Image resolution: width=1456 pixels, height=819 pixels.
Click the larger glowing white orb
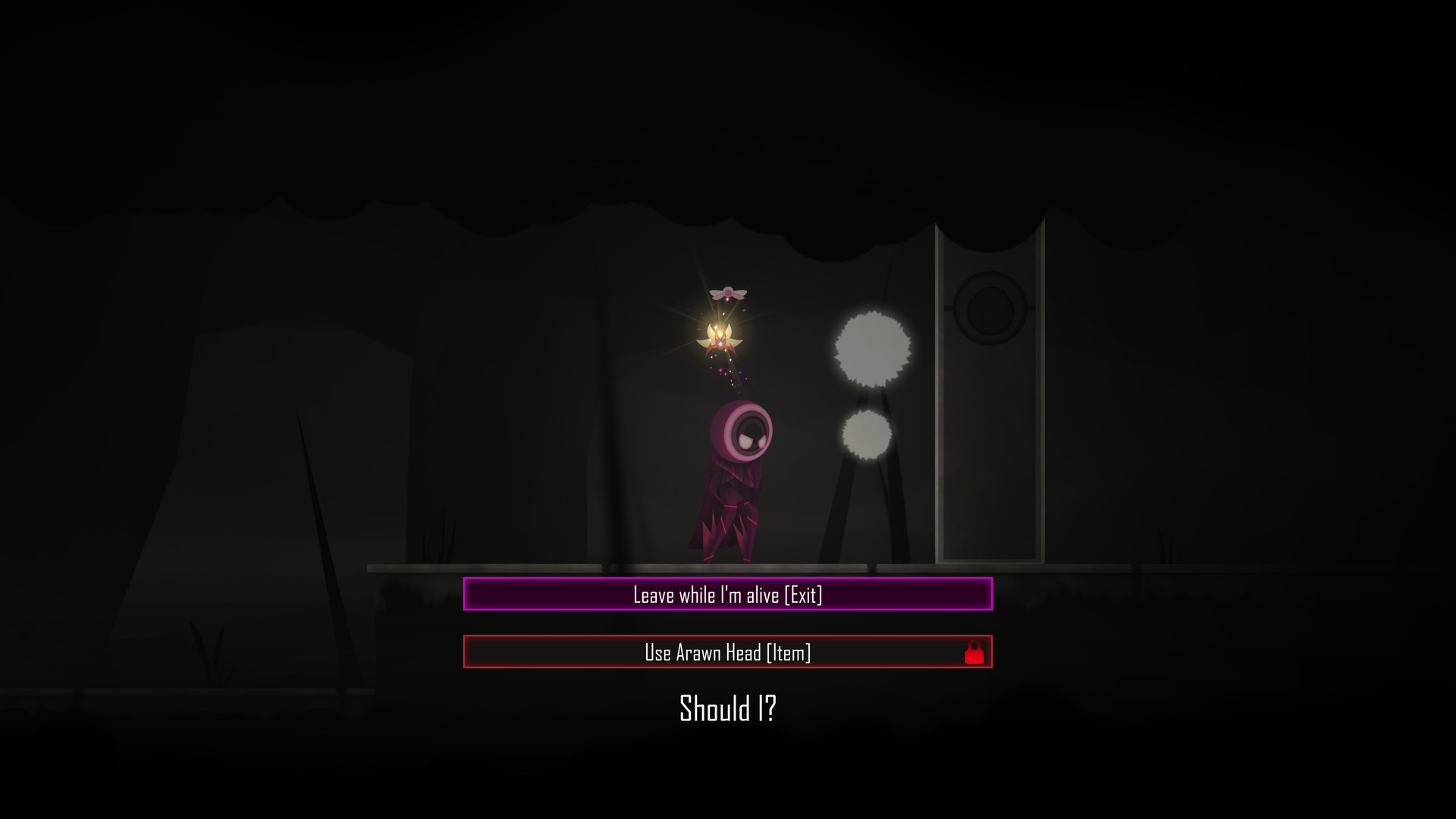coord(872,347)
